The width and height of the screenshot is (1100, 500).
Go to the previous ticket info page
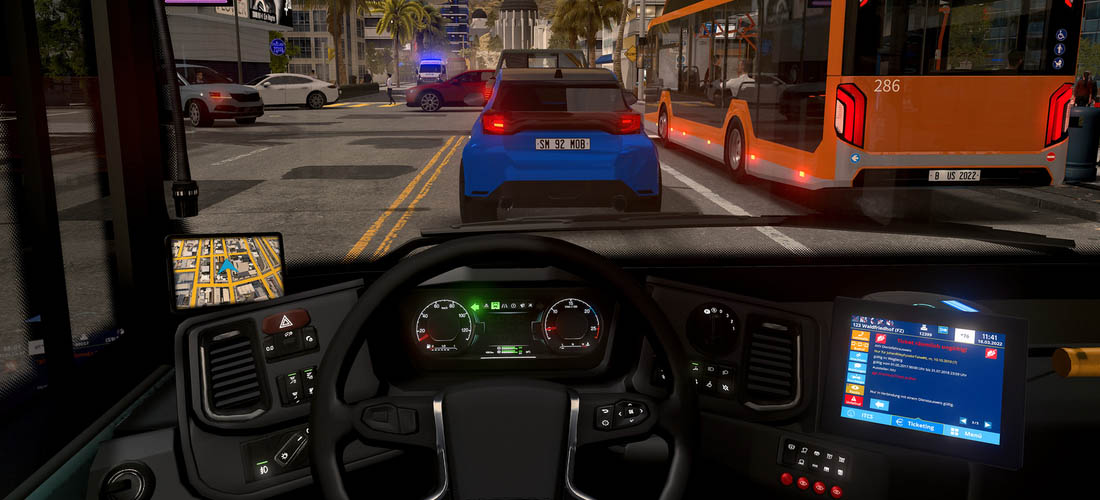tap(961, 420)
